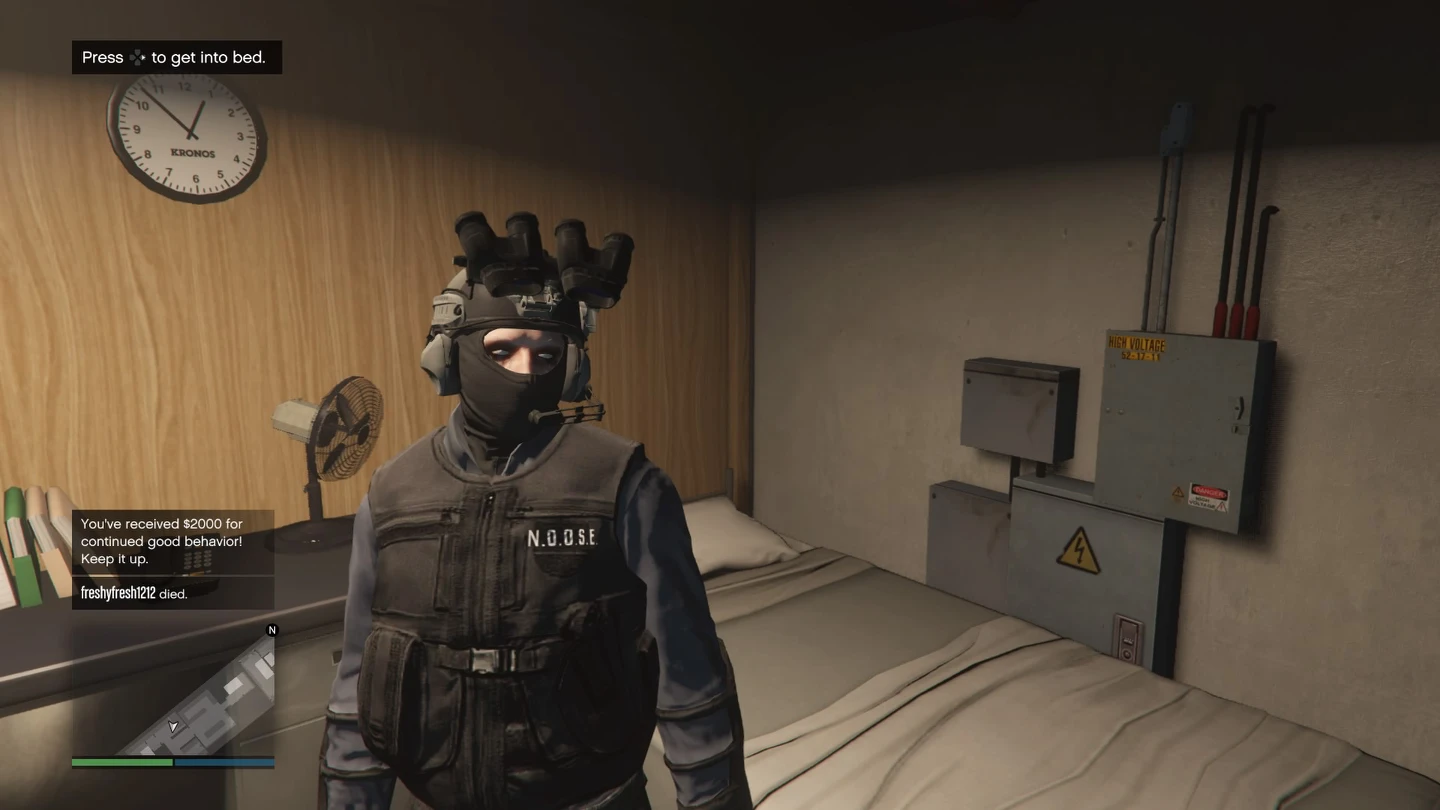Select the freshyfresh1212 died feed entry
Viewport: 1440px width, 810px height.
click(x=172, y=593)
